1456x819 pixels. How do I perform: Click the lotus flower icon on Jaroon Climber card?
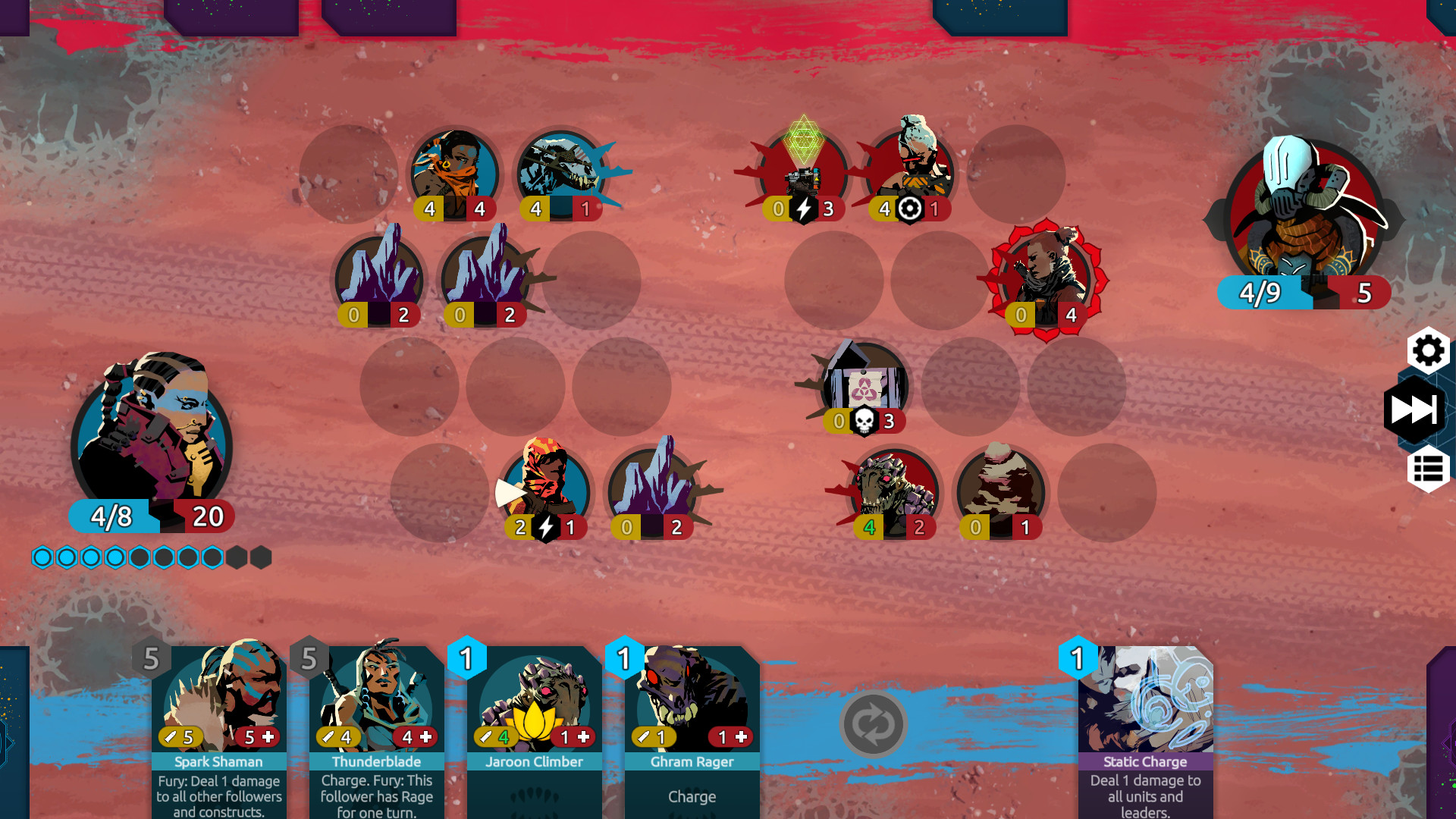[535, 719]
